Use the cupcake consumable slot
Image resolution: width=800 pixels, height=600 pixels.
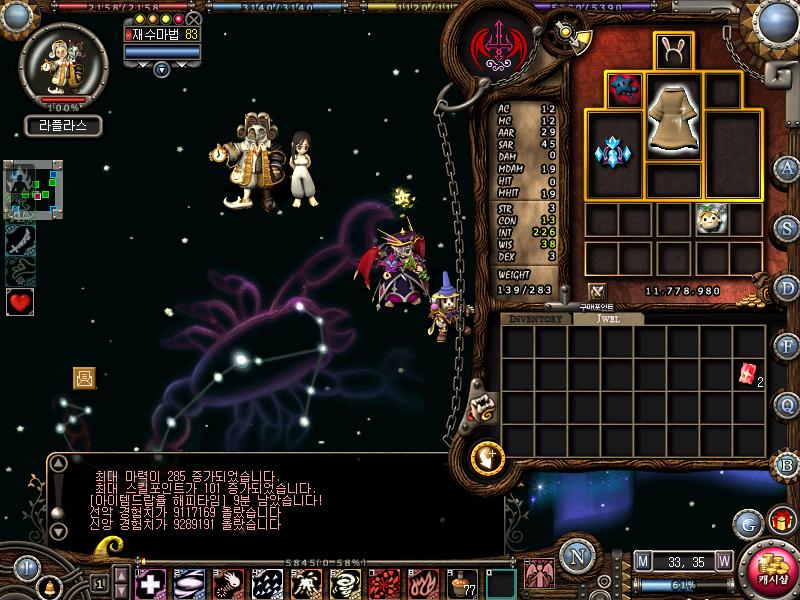(462, 582)
